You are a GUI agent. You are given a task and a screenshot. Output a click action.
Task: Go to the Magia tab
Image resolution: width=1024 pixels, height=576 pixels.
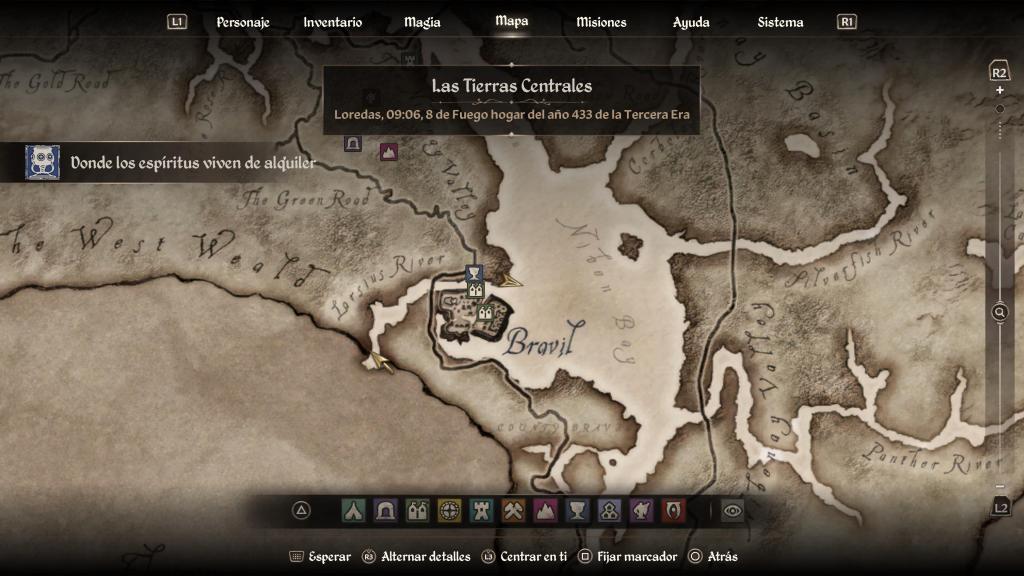(x=422, y=22)
